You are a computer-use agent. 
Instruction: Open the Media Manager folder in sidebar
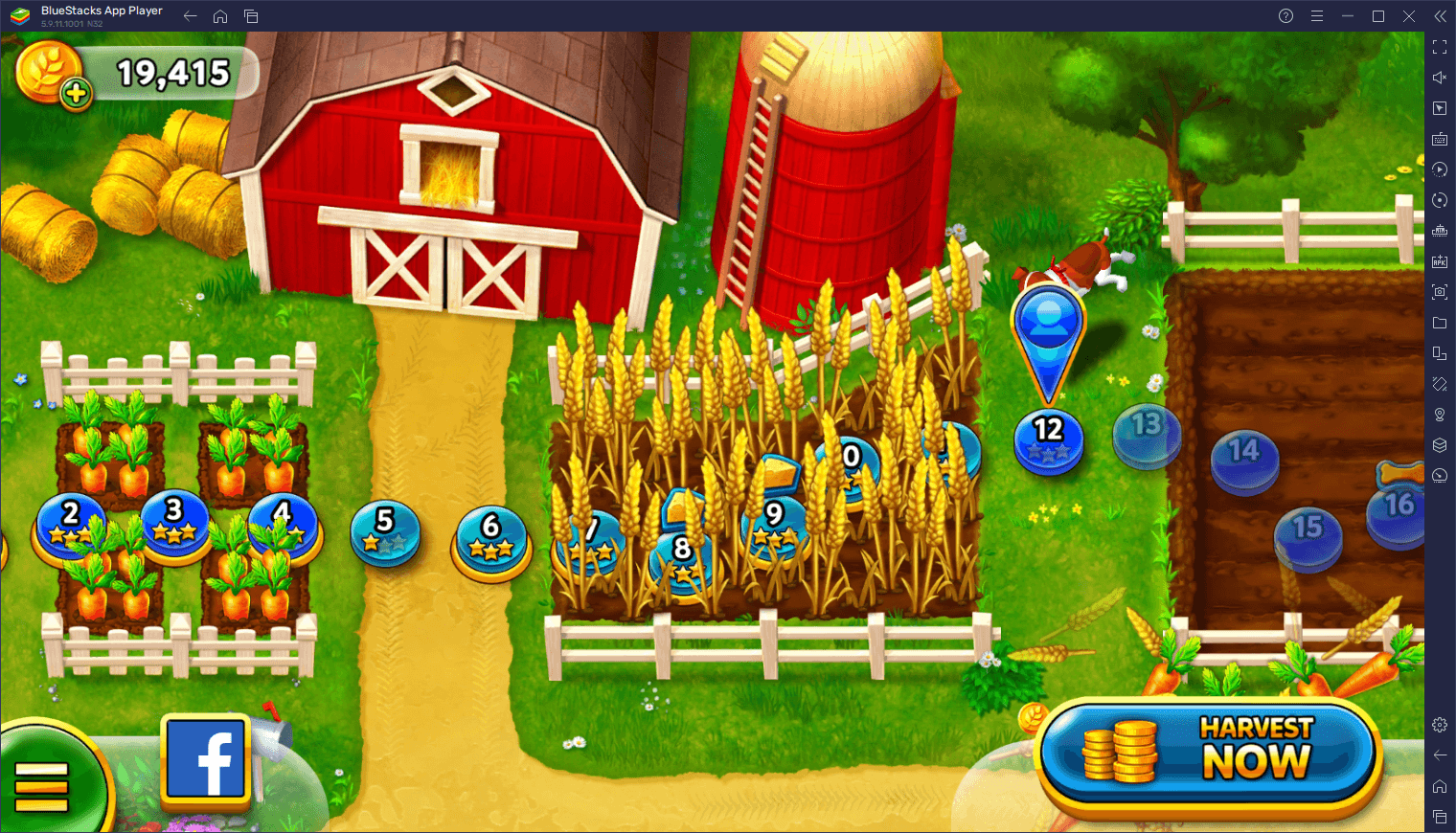tap(1440, 323)
